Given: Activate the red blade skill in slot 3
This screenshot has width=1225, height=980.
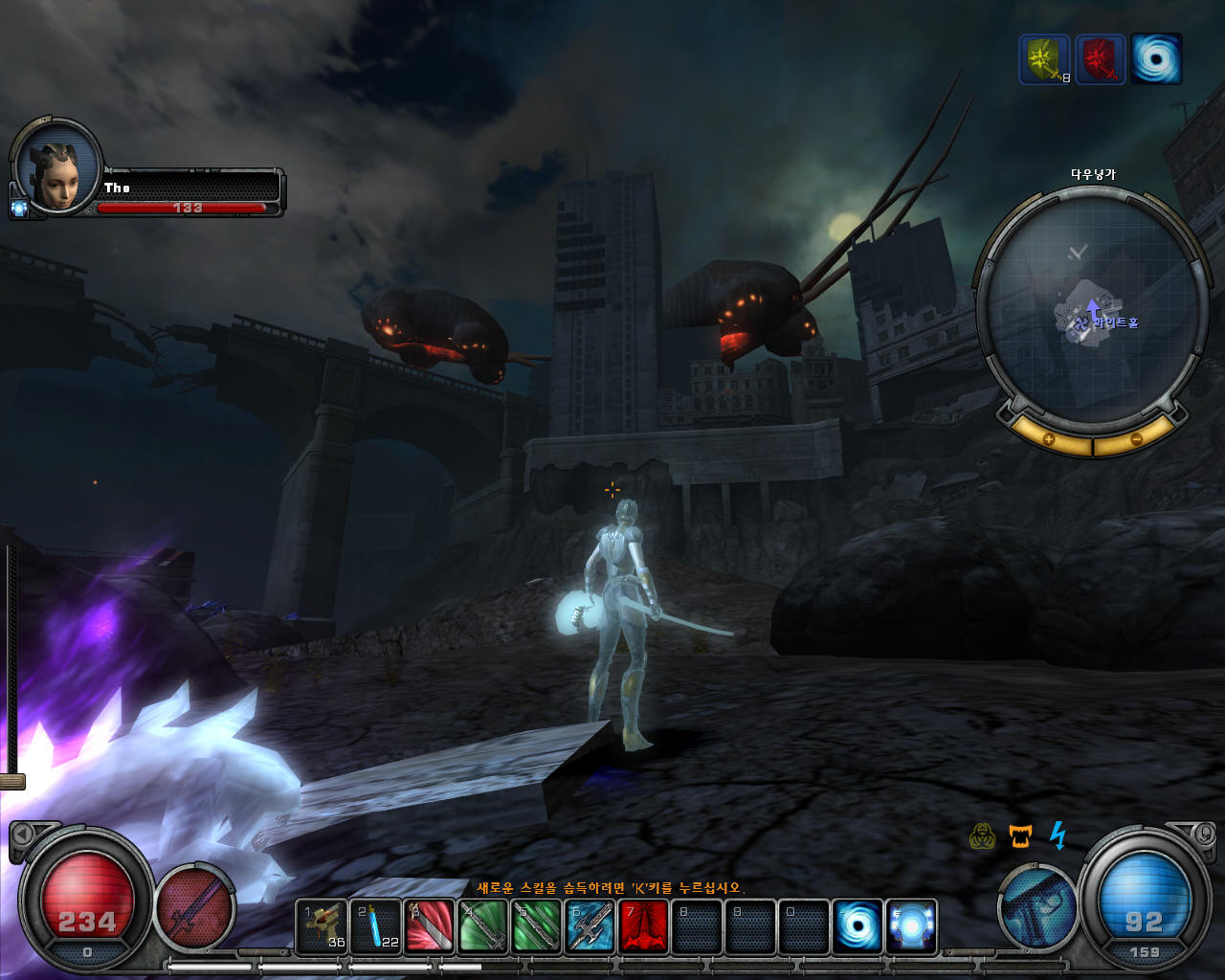Looking at the screenshot, I should pos(429,926).
